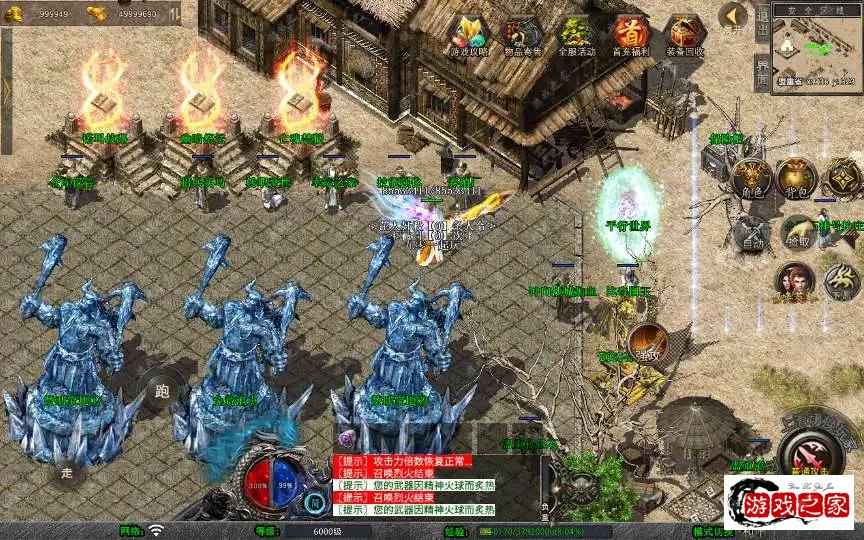Activate the gold four-pointed star skill button
The width and height of the screenshot is (864, 540).
click(x=842, y=178)
